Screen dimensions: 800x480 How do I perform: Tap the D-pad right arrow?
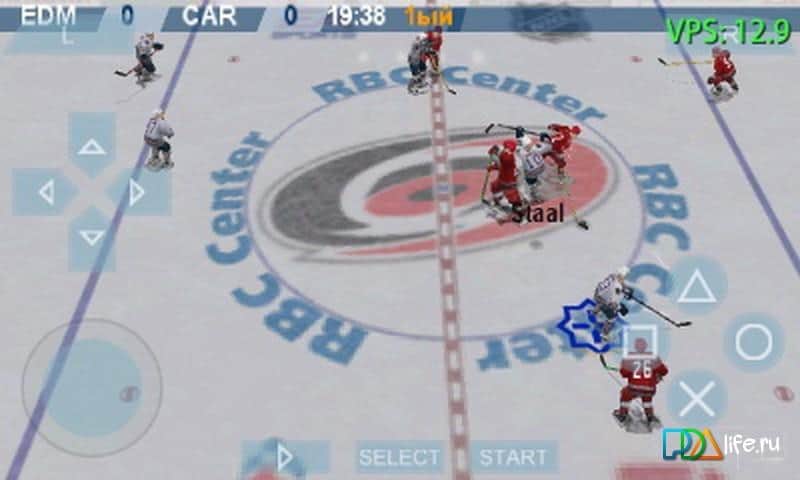[x=138, y=192]
